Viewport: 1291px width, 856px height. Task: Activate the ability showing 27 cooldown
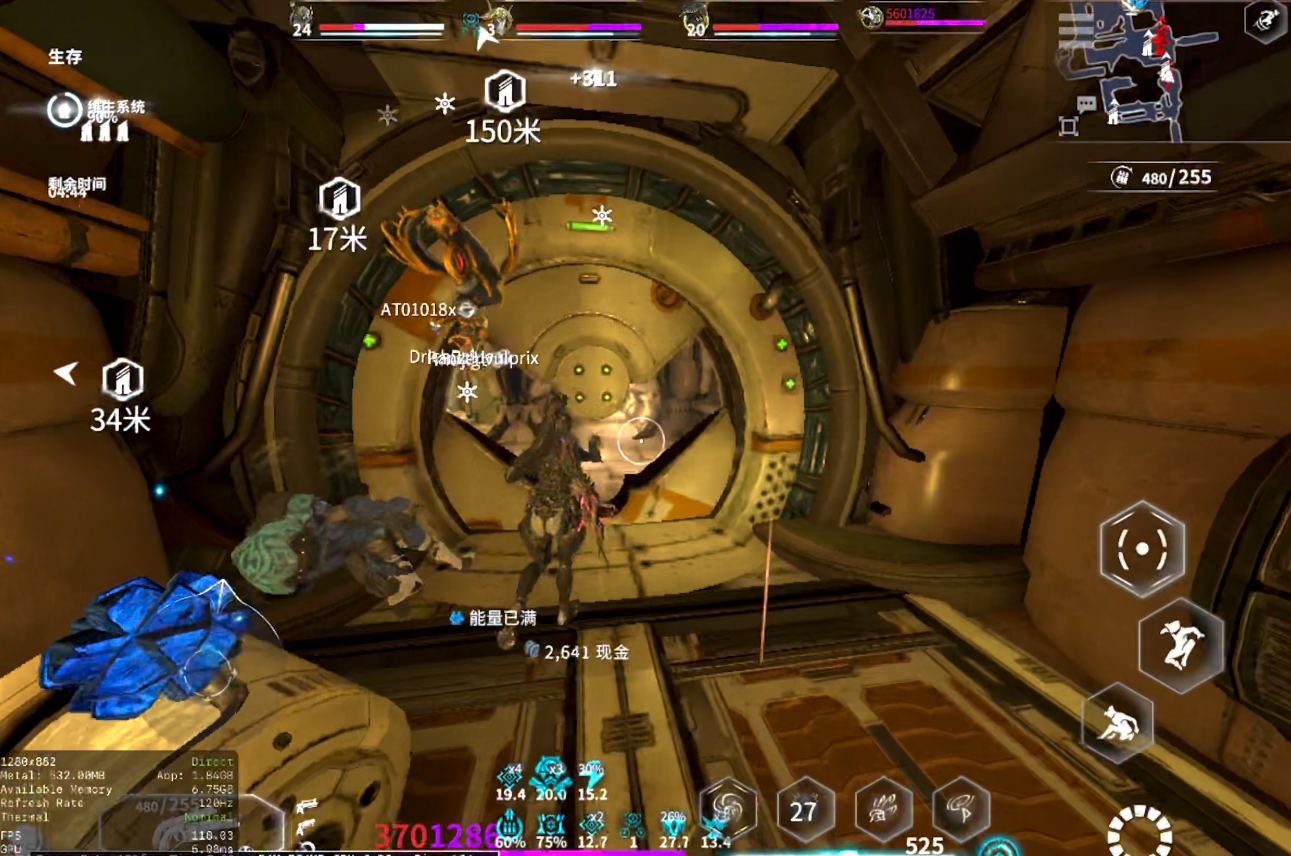point(805,810)
